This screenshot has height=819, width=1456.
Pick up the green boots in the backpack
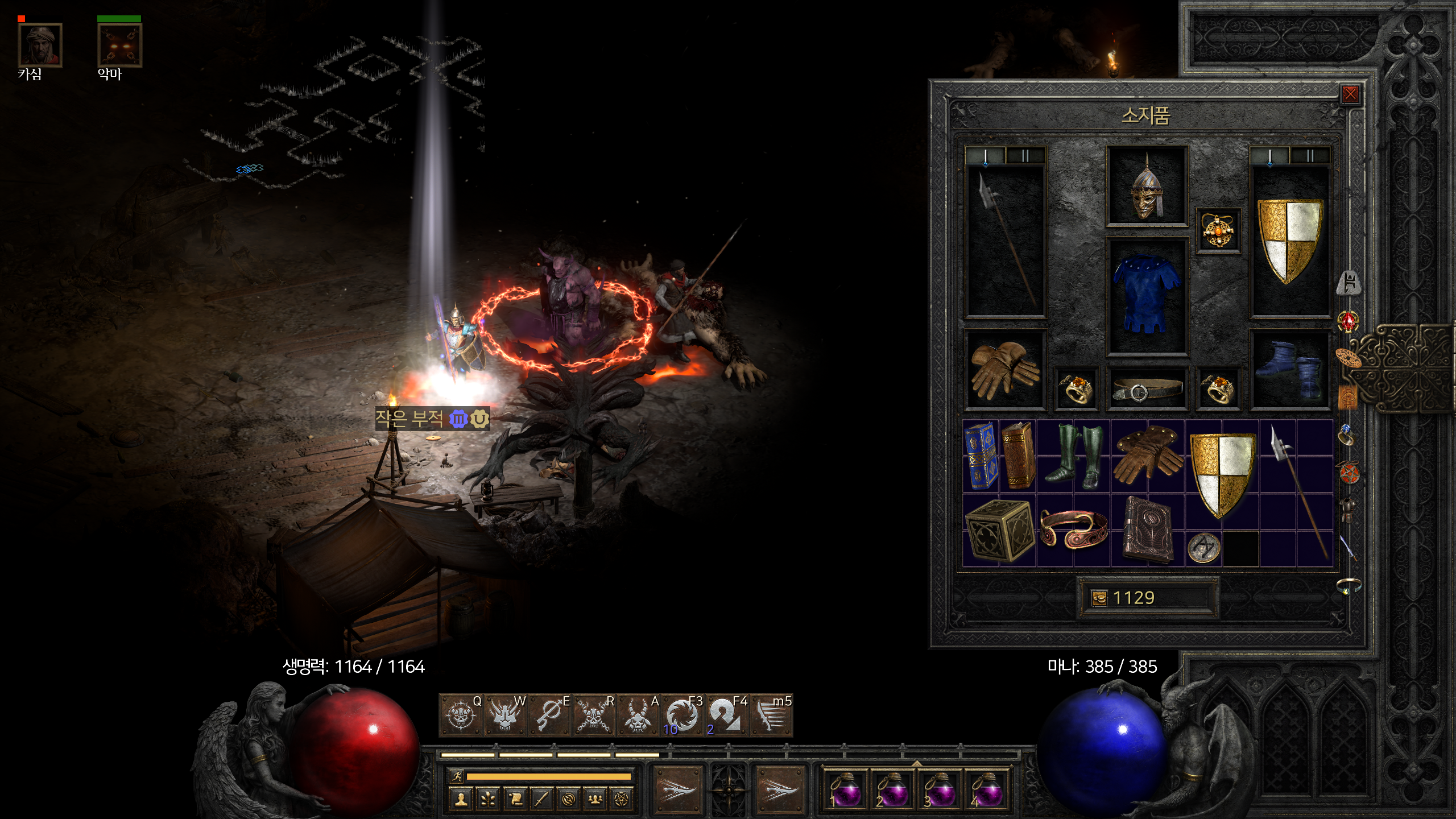click(1073, 456)
